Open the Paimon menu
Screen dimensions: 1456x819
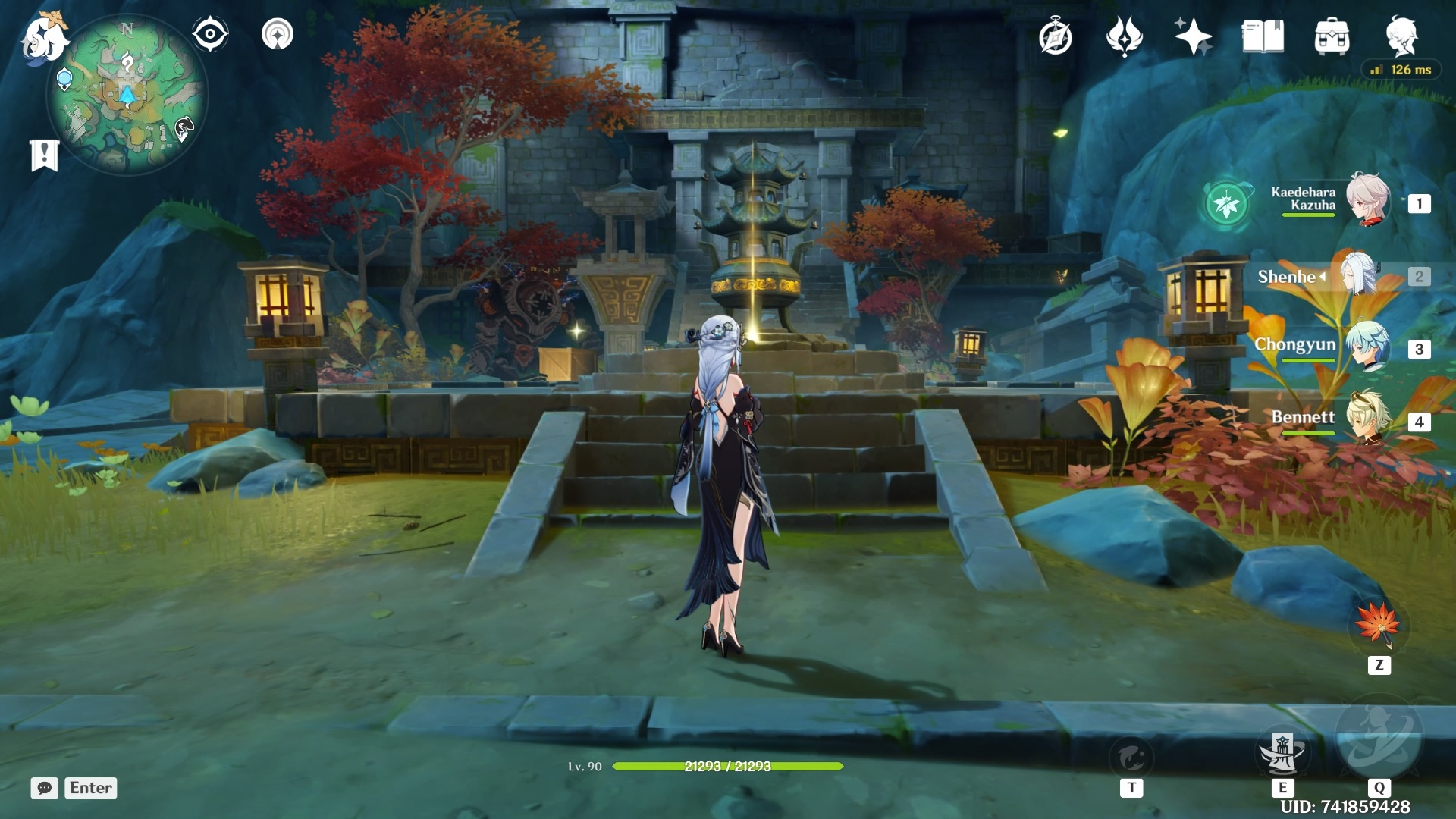coord(44,38)
